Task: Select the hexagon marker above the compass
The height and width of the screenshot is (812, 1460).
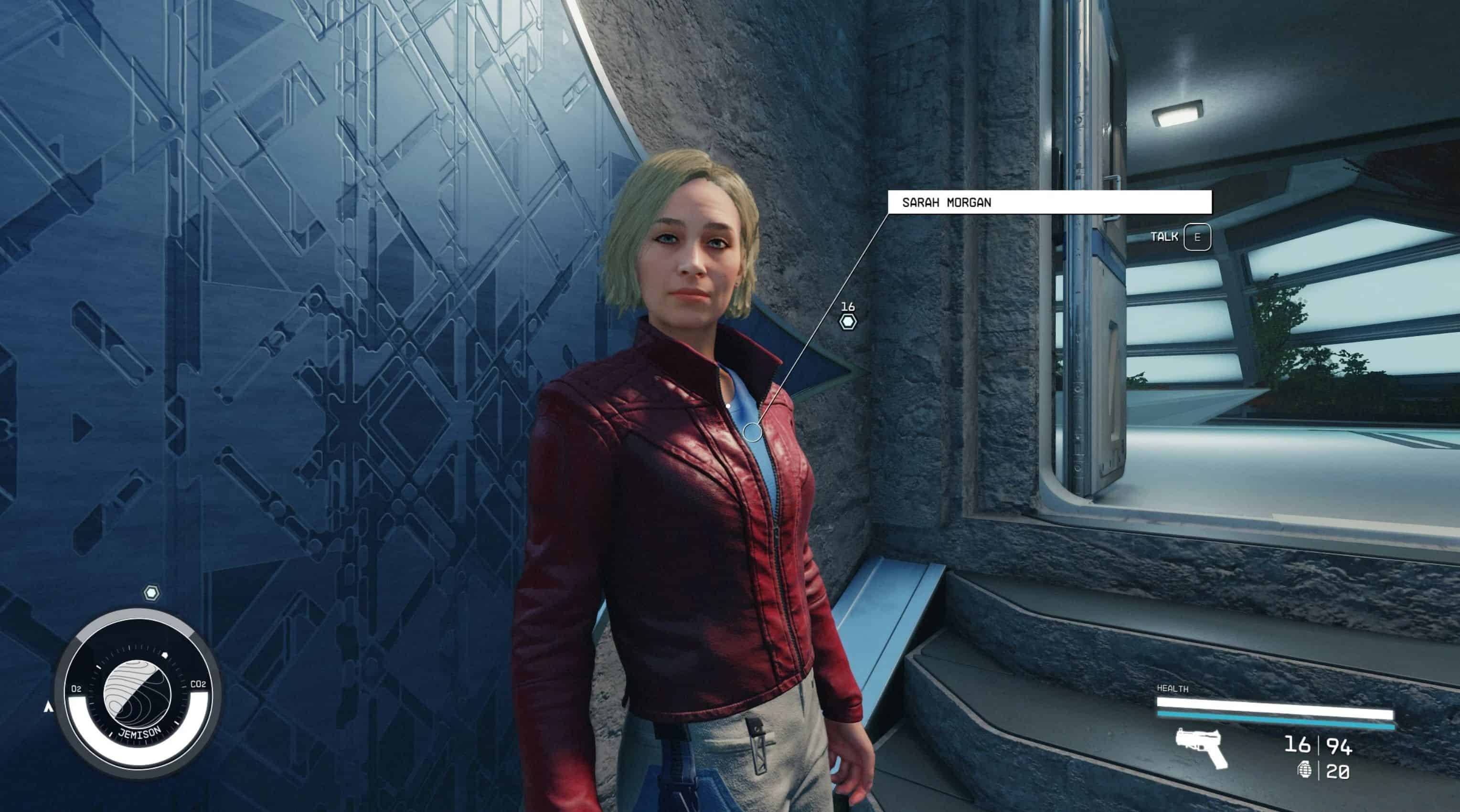Action: [151, 593]
